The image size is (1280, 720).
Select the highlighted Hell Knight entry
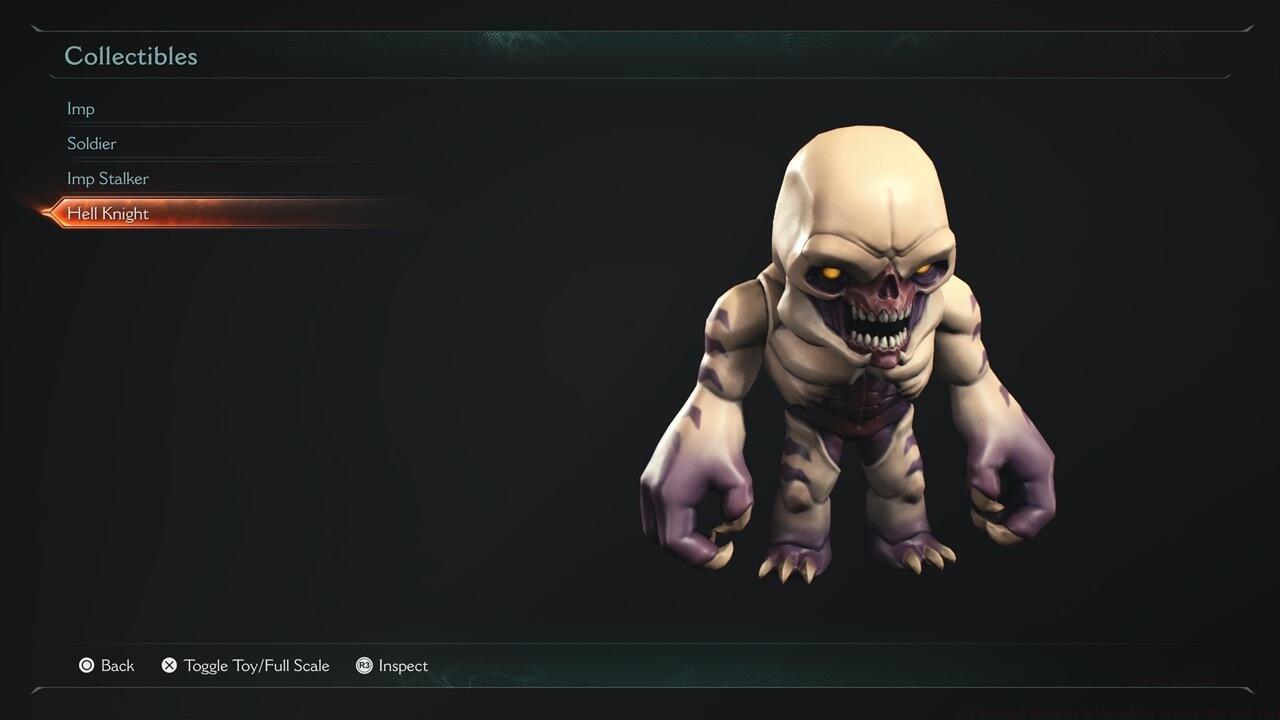tap(108, 214)
